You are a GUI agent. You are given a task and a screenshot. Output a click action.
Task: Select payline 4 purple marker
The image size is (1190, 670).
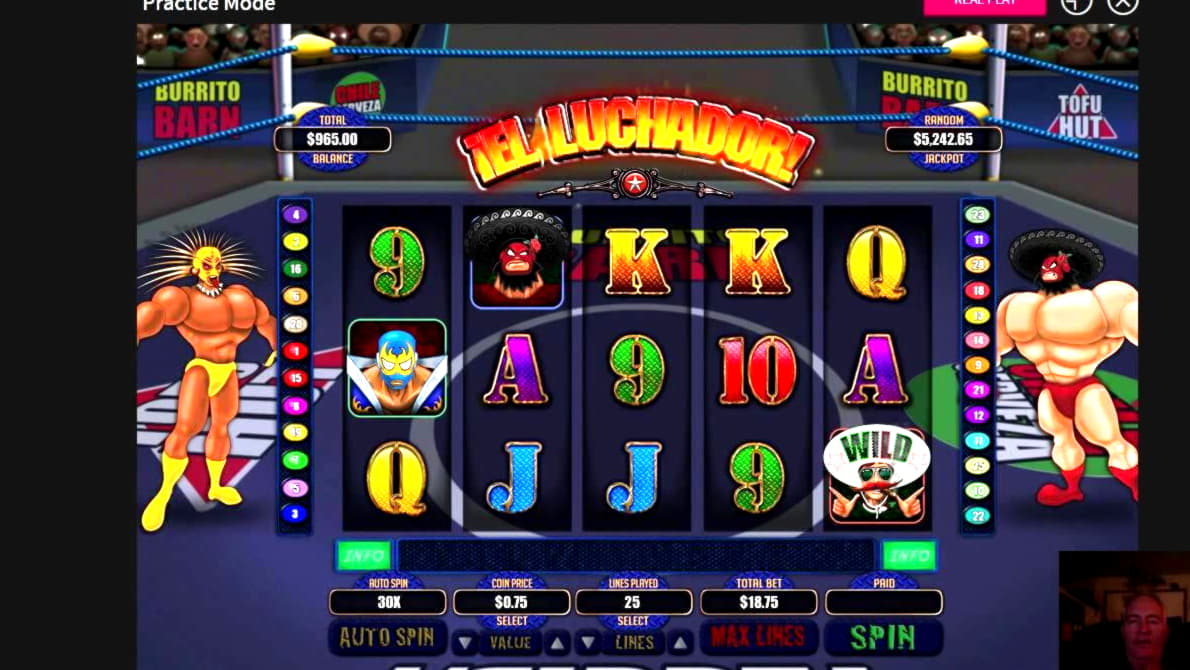pos(294,214)
